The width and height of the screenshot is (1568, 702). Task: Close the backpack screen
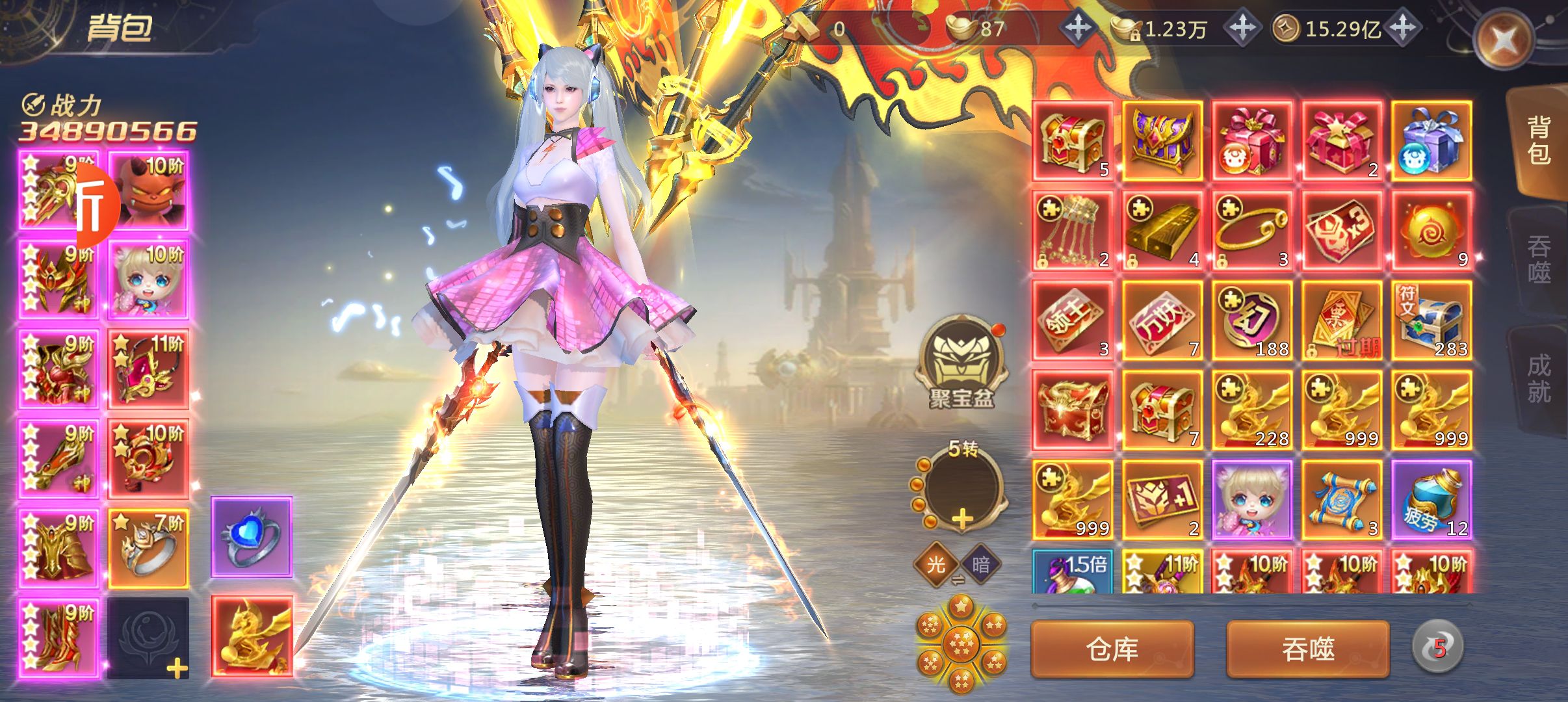1504,41
